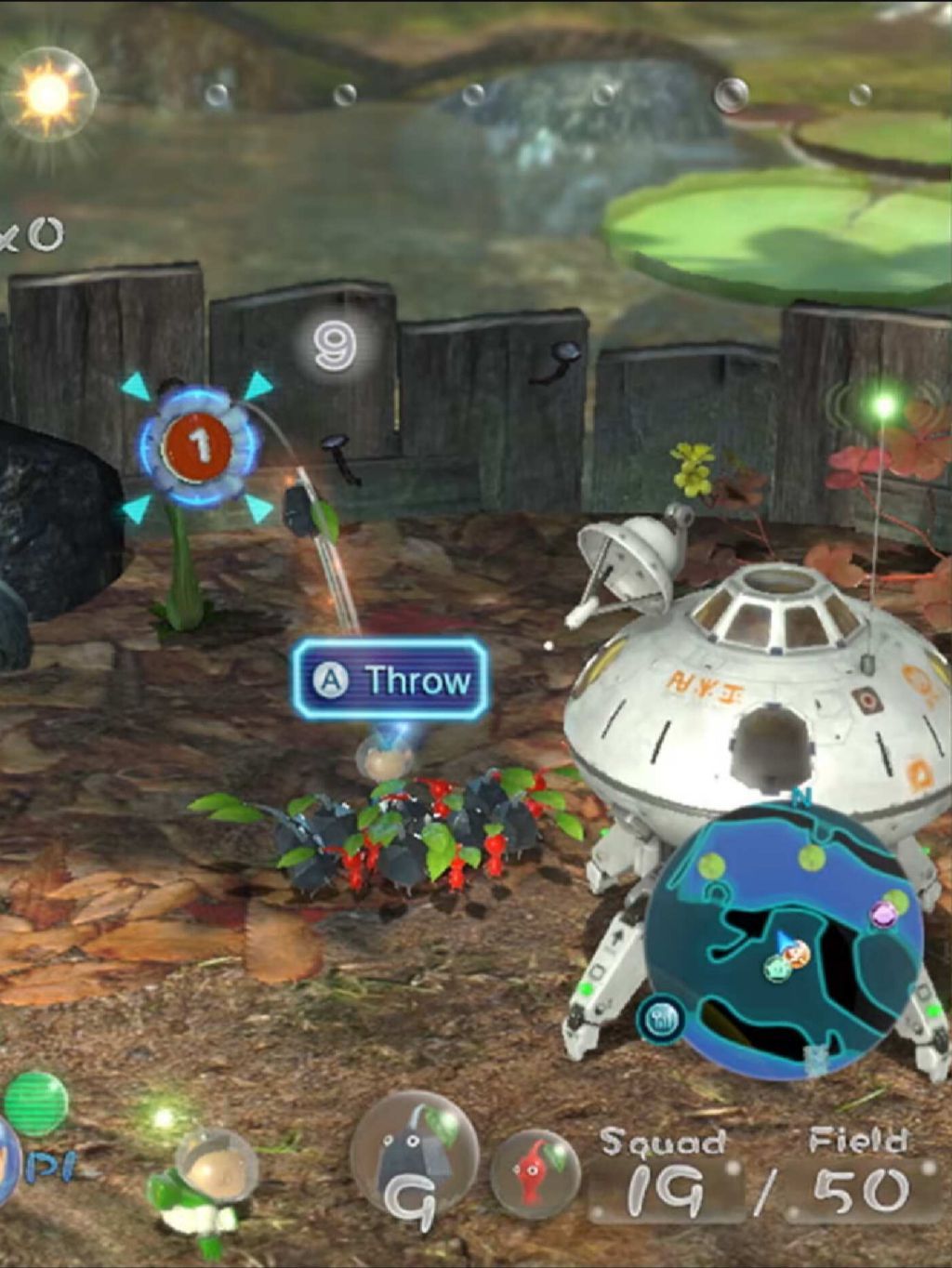Select the Rock Pikmin bubble
Viewport: 952px width, 1268px height.
point(415,1155)
